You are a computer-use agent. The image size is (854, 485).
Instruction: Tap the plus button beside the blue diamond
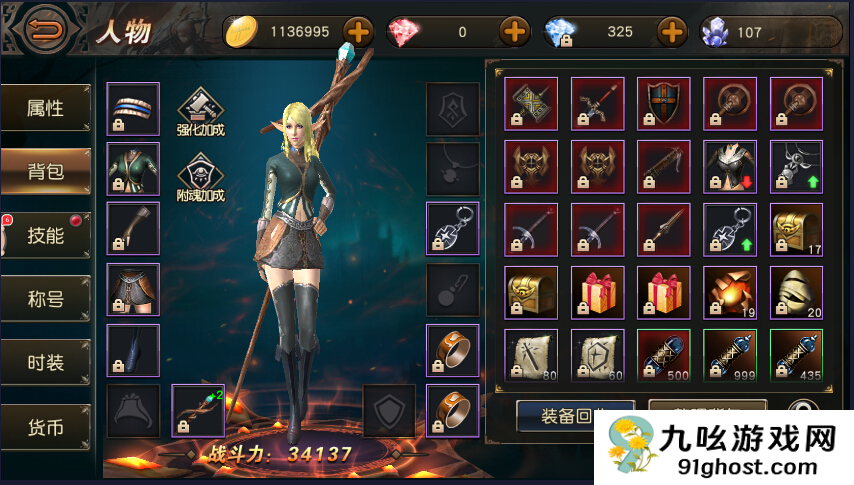click(671, 32)
